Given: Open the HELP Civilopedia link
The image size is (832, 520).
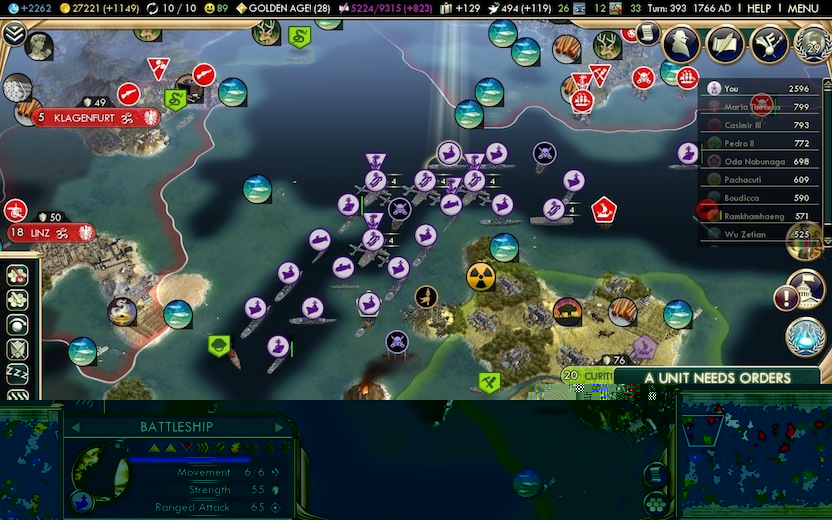Looking at the screenshot, I should [759, 8].
